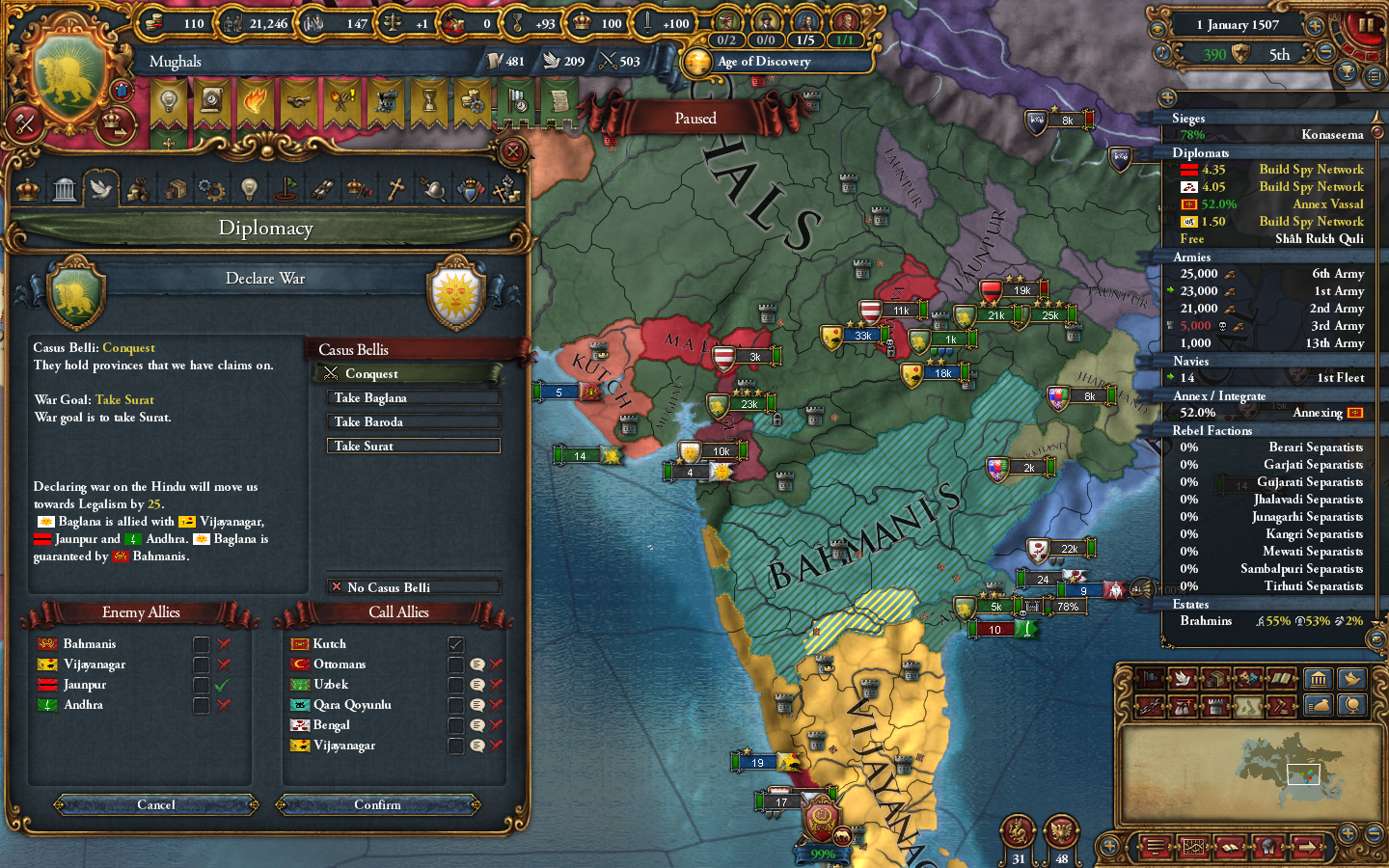
Task: Open the Religion panel using the cross icon
Action: pyautogui.click(x=397, y=188)
